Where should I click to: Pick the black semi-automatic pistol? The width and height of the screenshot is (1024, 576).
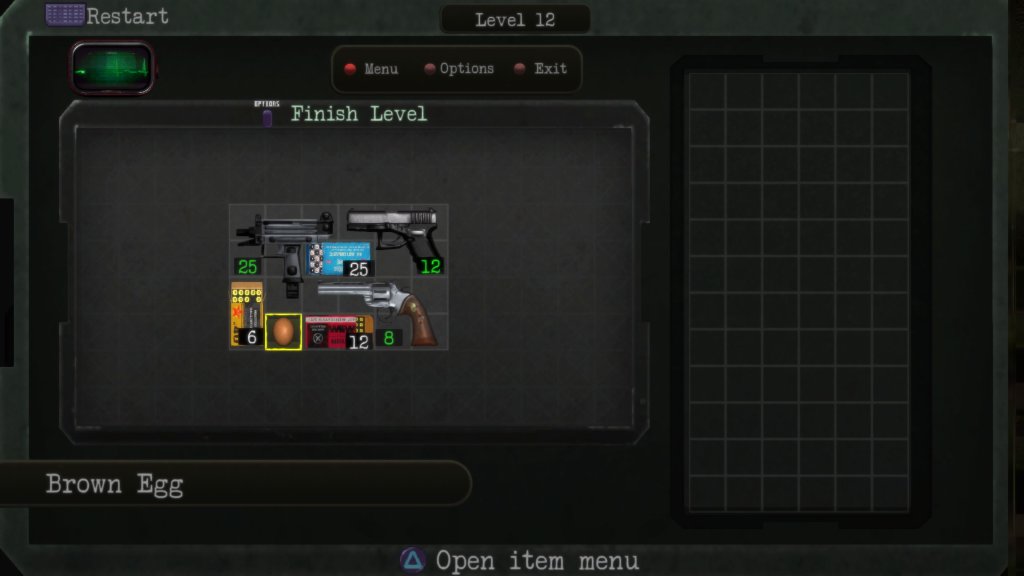coord(393,232)
